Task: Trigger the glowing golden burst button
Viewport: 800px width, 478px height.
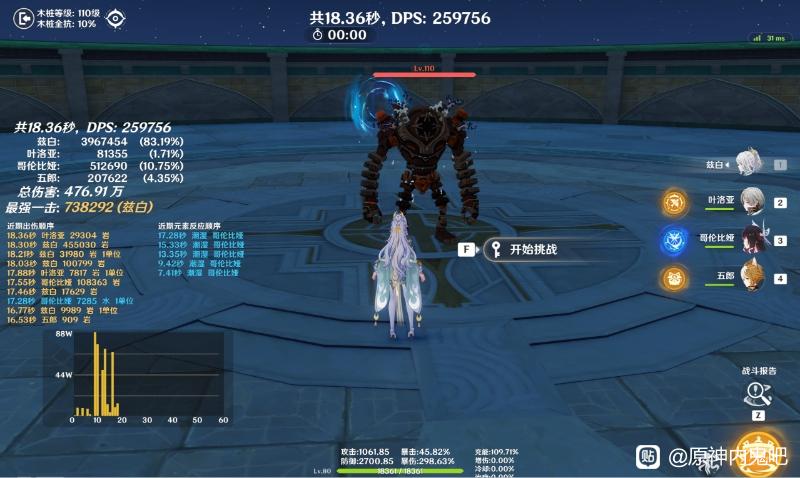Action: (x=758, y=452)
